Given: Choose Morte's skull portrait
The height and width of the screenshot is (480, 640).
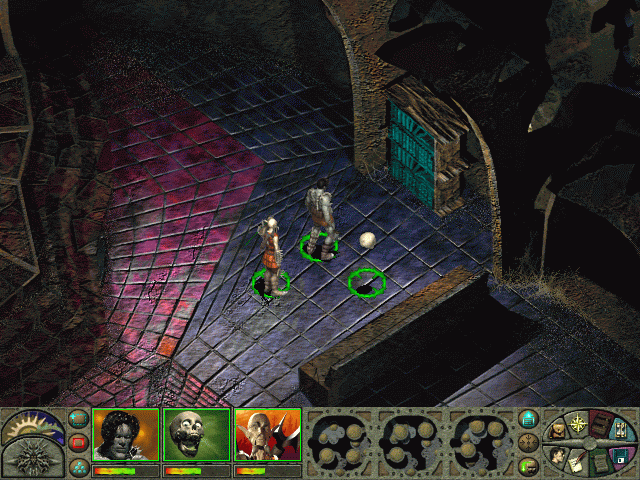Looking at the screenshot, I should [196, 435].
